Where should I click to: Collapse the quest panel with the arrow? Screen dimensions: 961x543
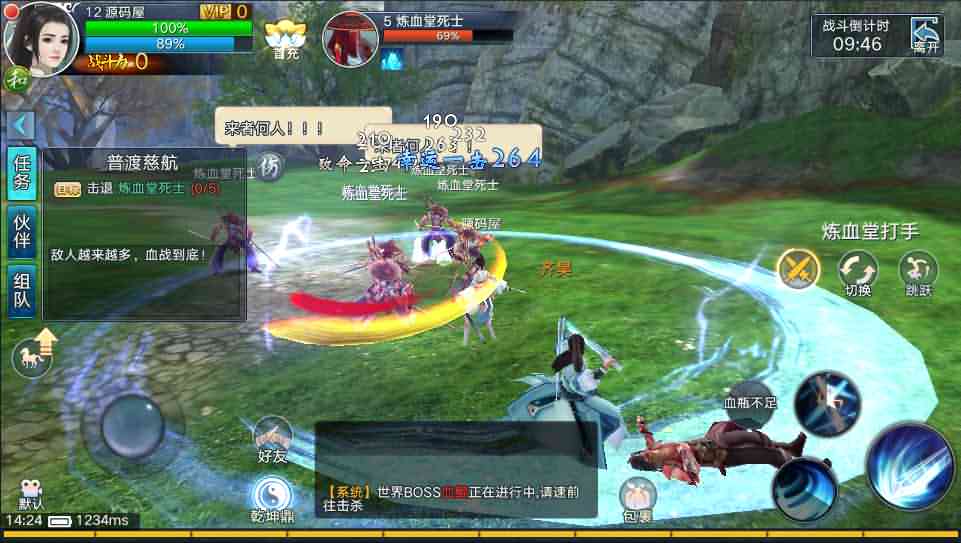[20, 125]
